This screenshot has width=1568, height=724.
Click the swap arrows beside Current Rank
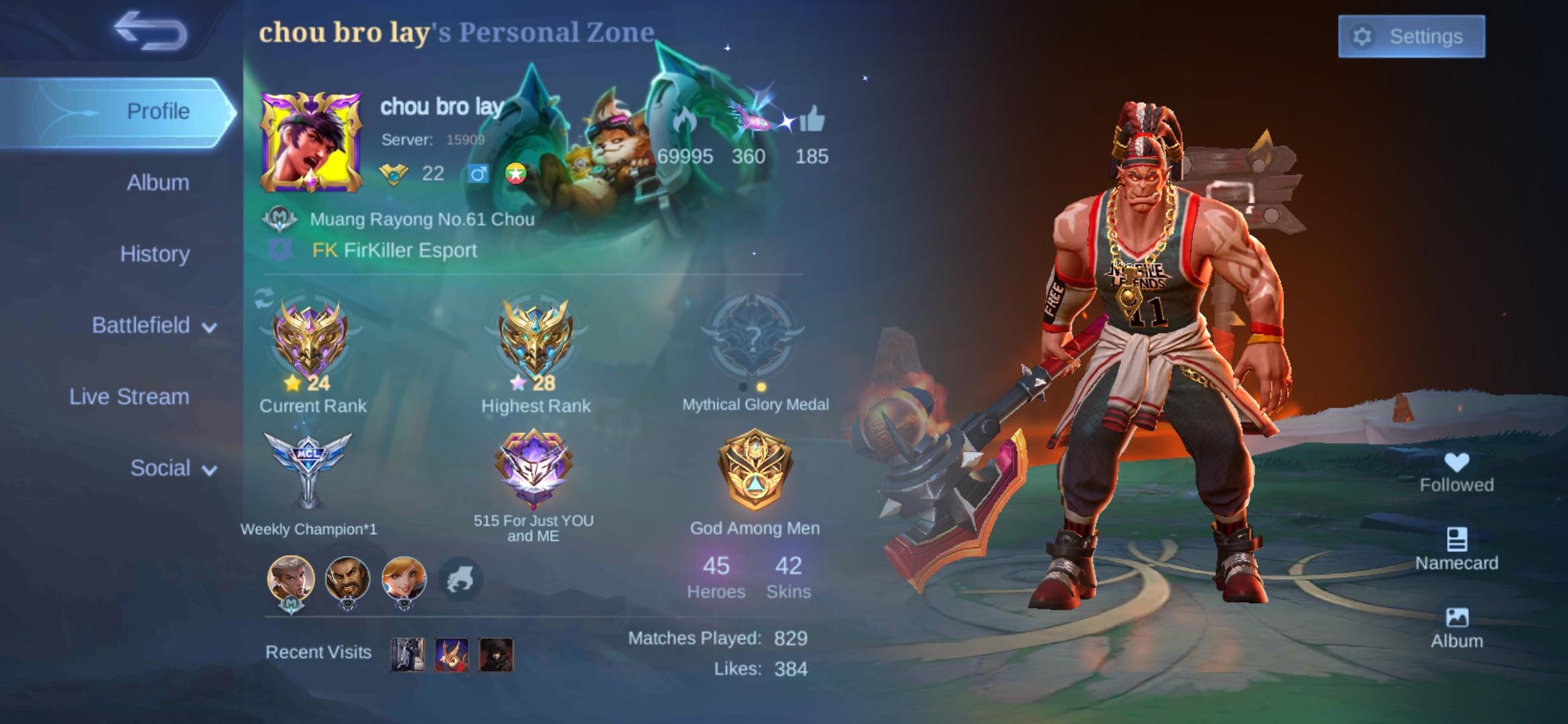tap(263, 299)
